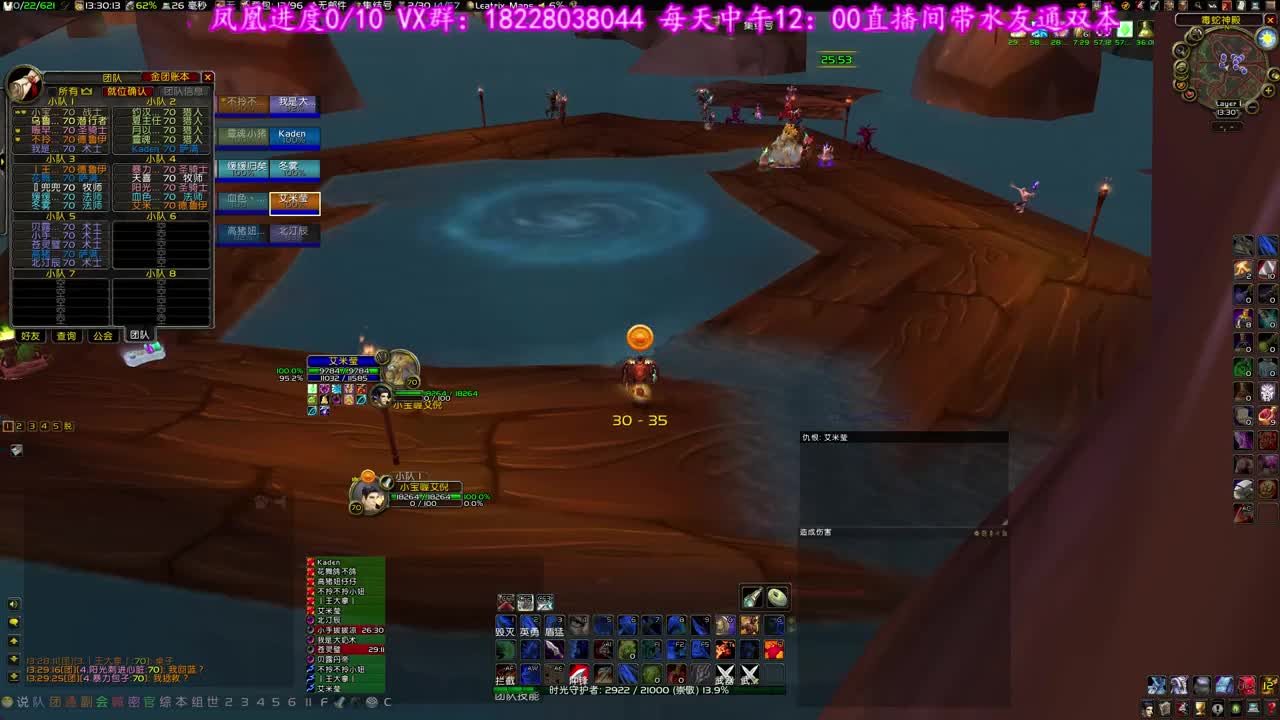Open the rightmost bag in the bottom-right bag bar
Viewport: 1280px width, 720px height.
(x=1267, y=685)
